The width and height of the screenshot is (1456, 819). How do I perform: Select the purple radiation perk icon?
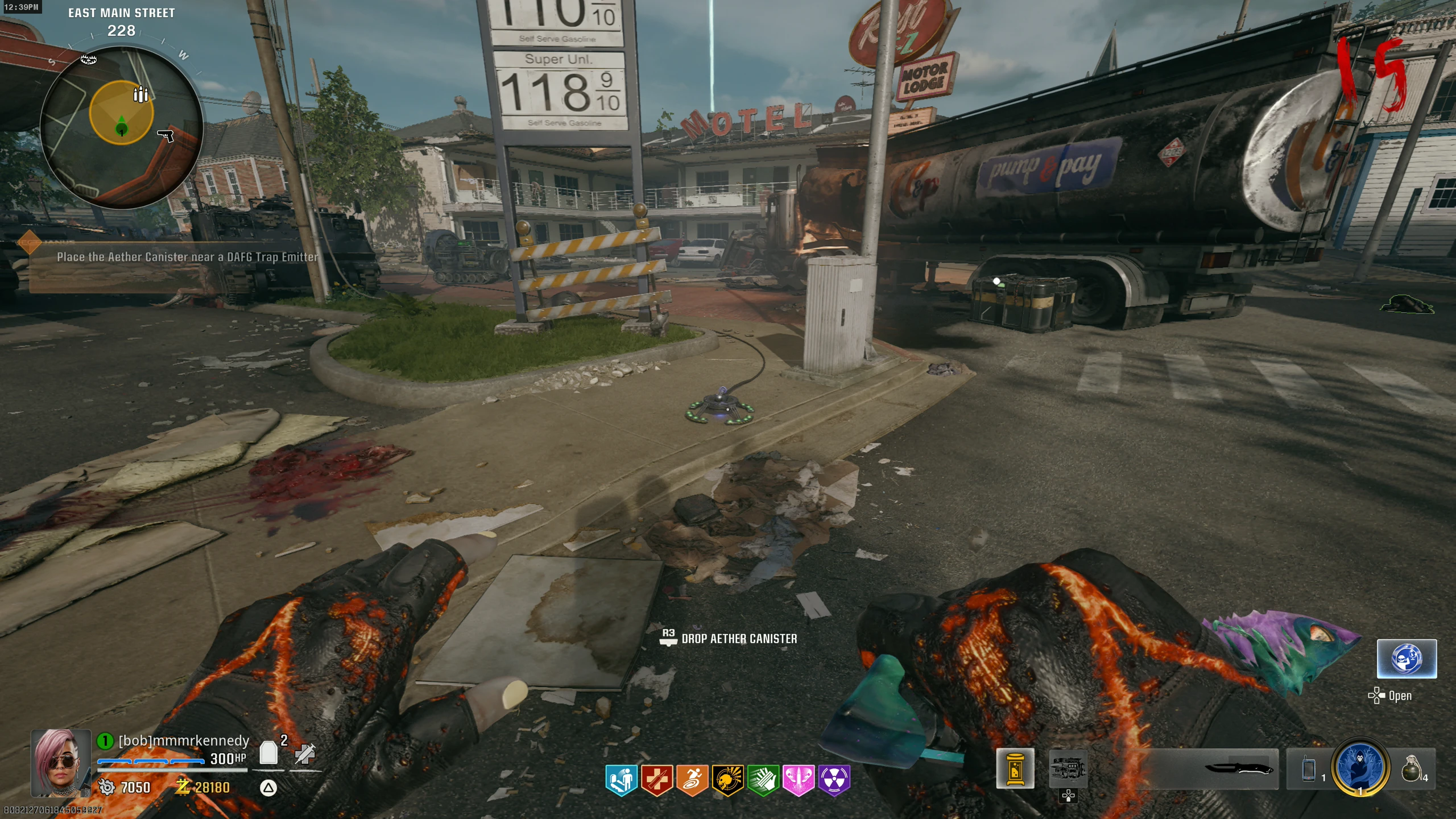click(x=834, y=779)
